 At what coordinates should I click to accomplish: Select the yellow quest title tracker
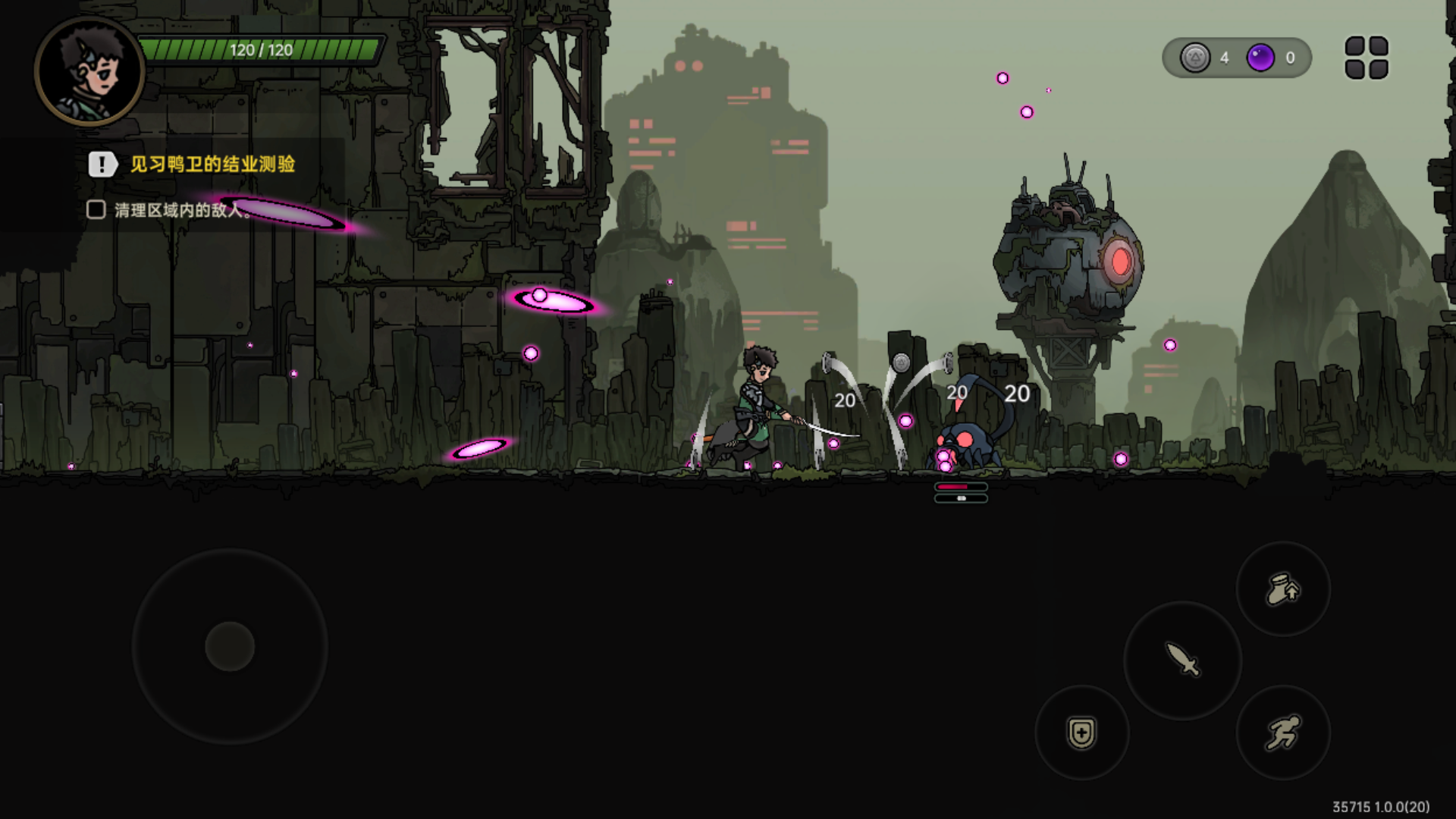coord(212,164)
